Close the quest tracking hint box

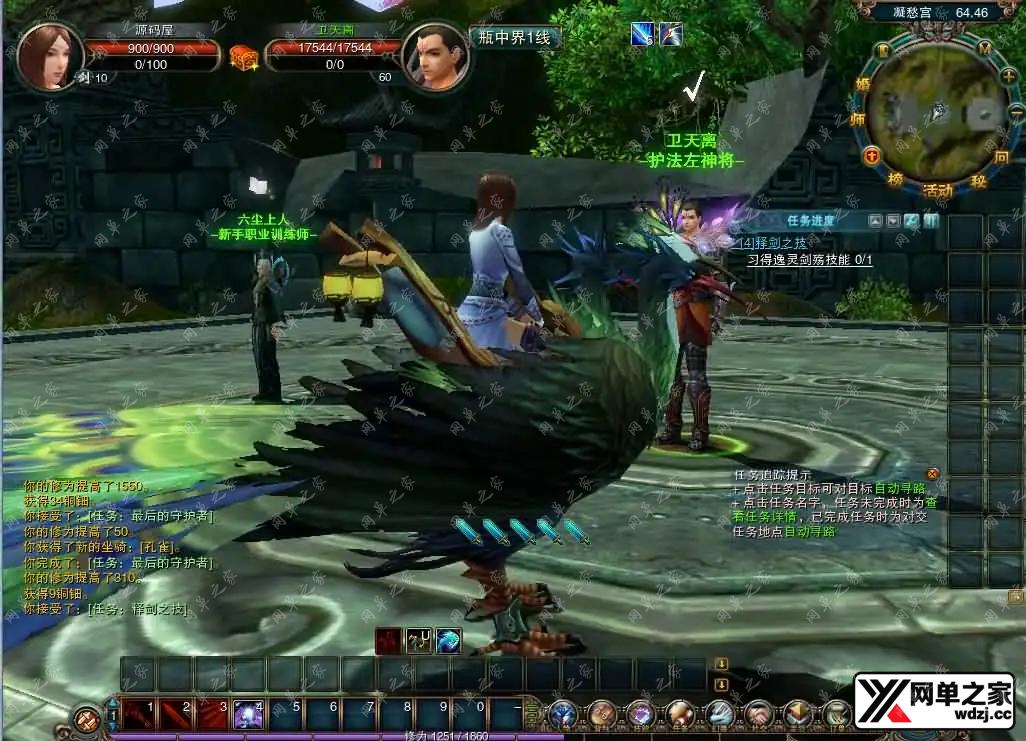coord(933,473)
